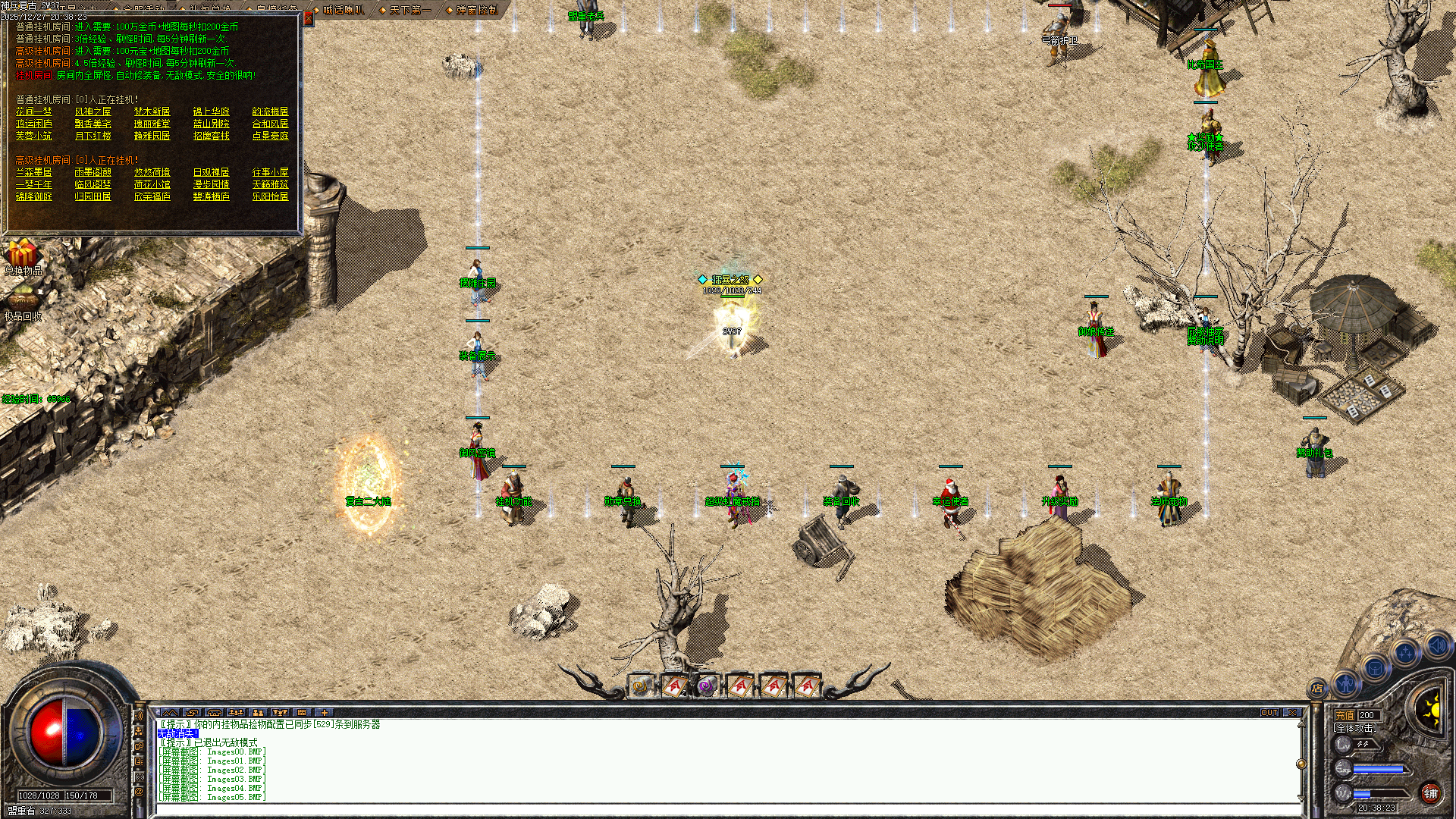Open the character info icon at bottom right
1456x819 pixels.
coord(1346,686)
